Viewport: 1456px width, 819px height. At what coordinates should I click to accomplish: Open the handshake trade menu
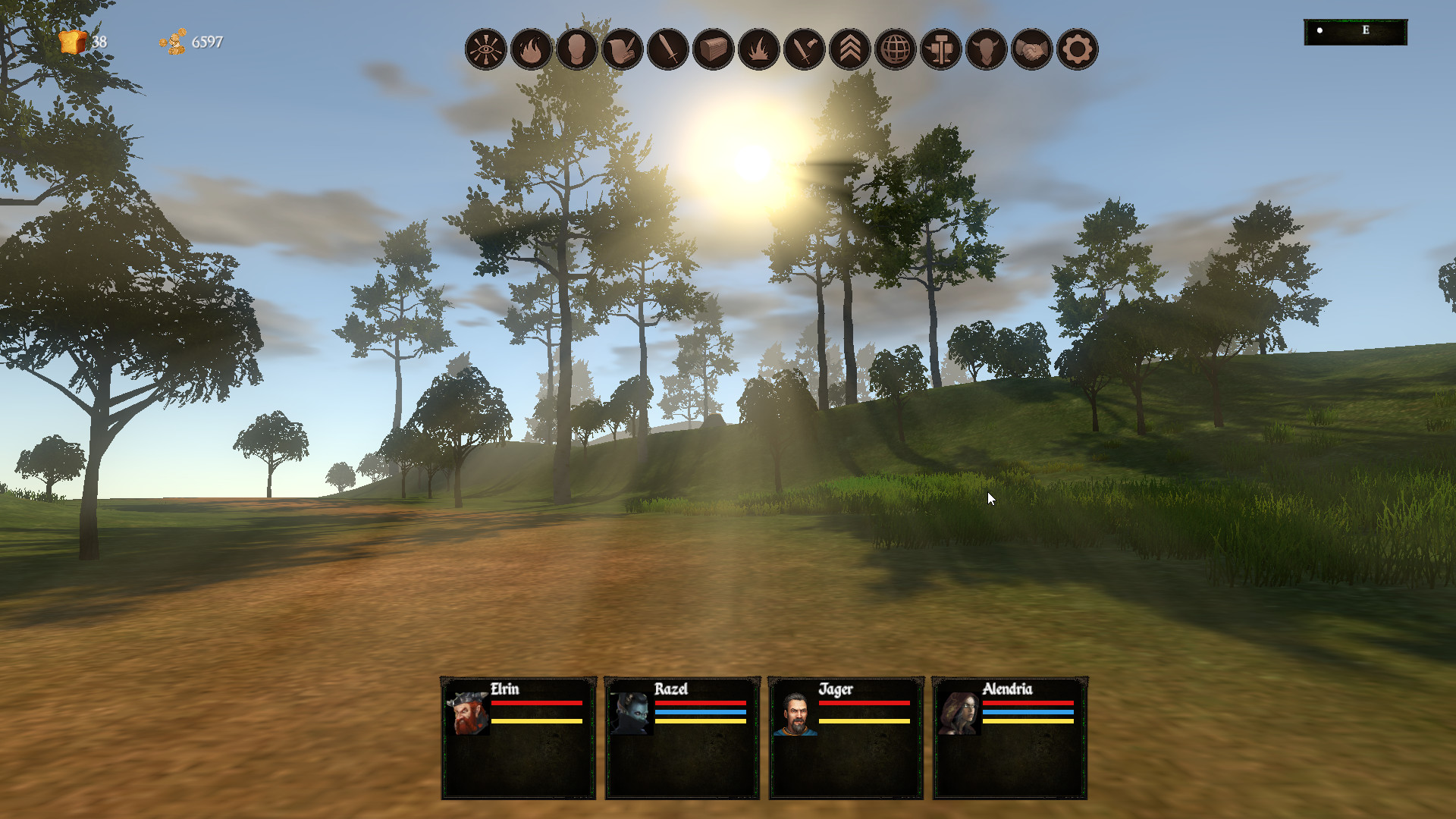(1031, 49)
